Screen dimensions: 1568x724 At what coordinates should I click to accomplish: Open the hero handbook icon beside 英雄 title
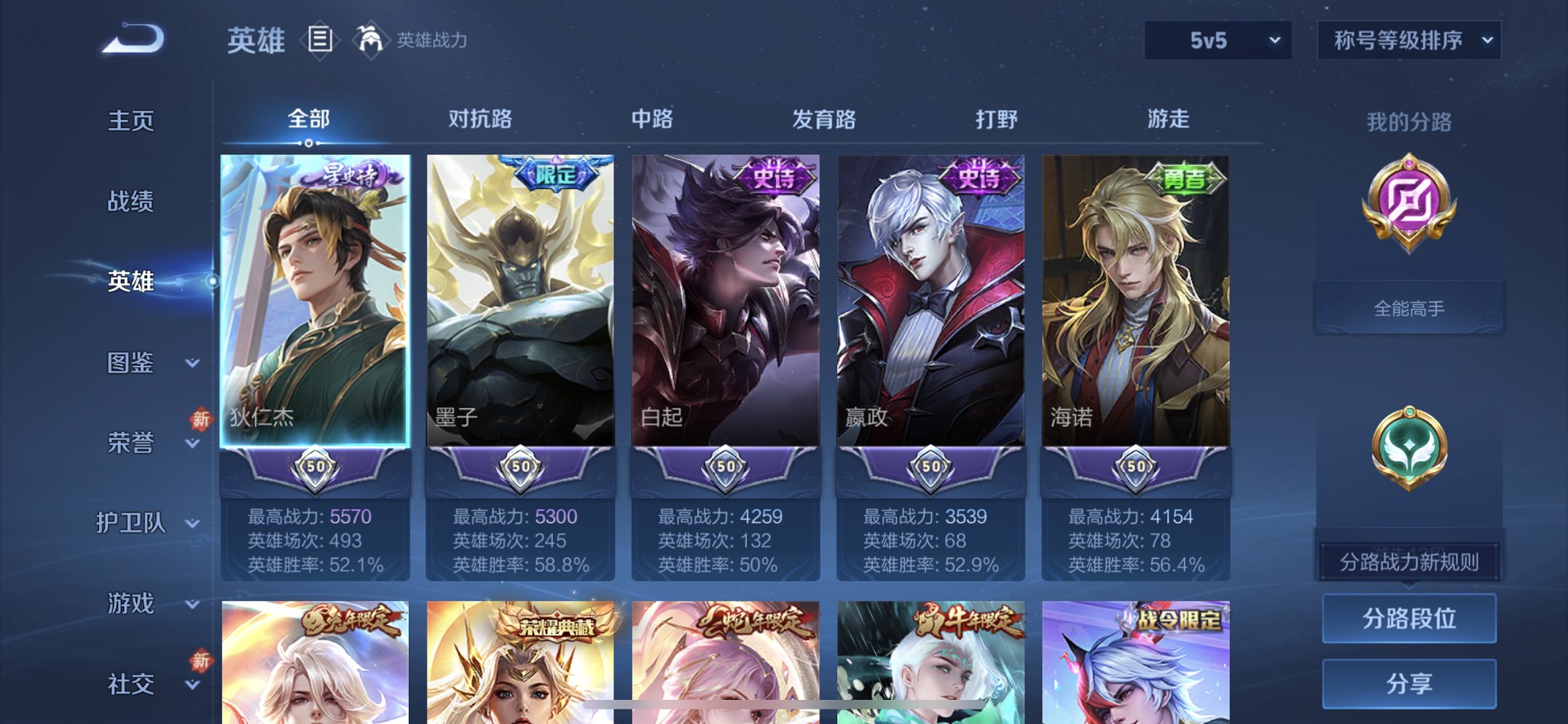pyautogui.click(x=319, y=42)
